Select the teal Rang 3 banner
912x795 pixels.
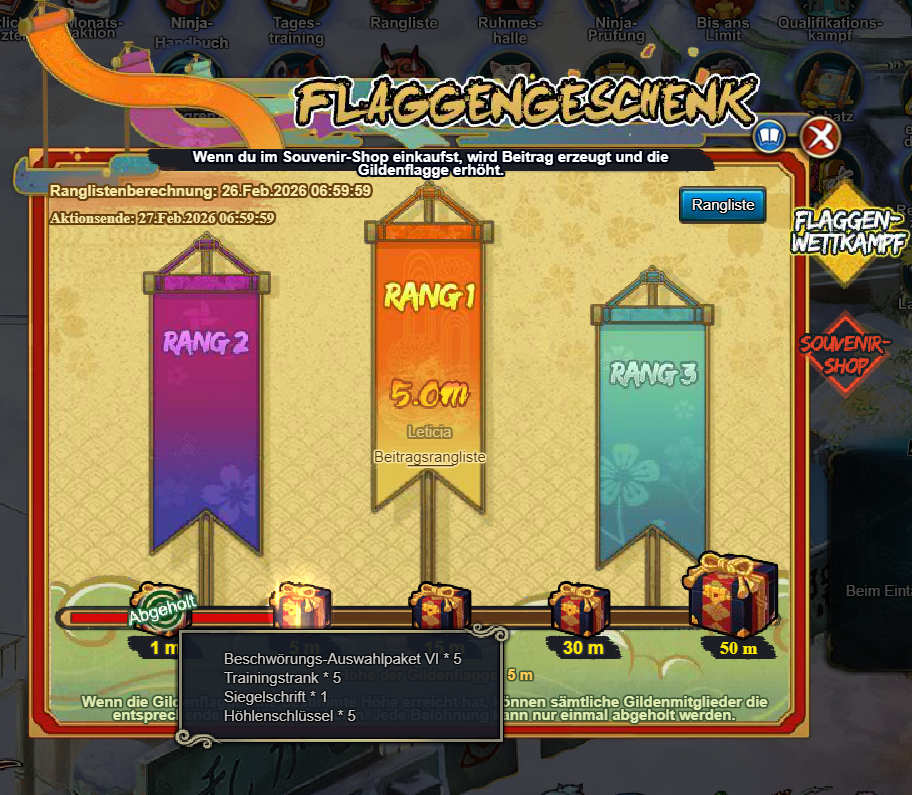pos(653,430)
